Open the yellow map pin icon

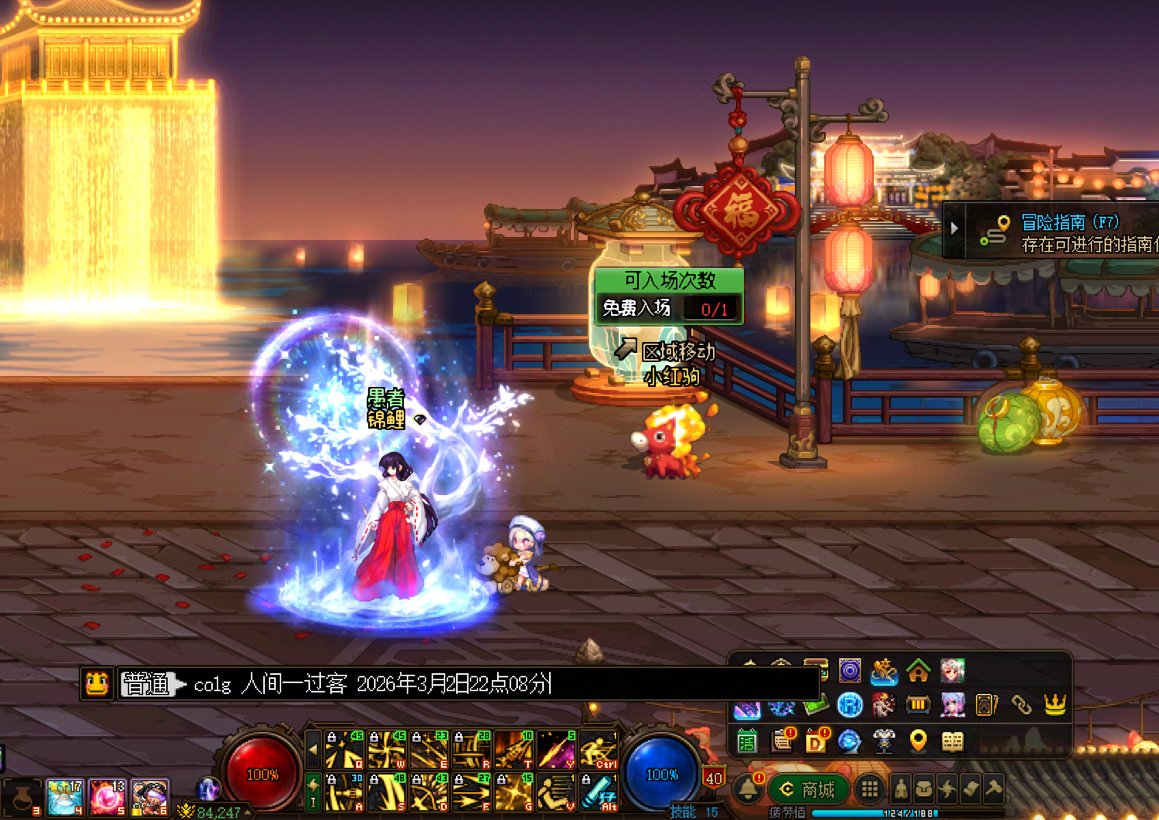[918, 741]
